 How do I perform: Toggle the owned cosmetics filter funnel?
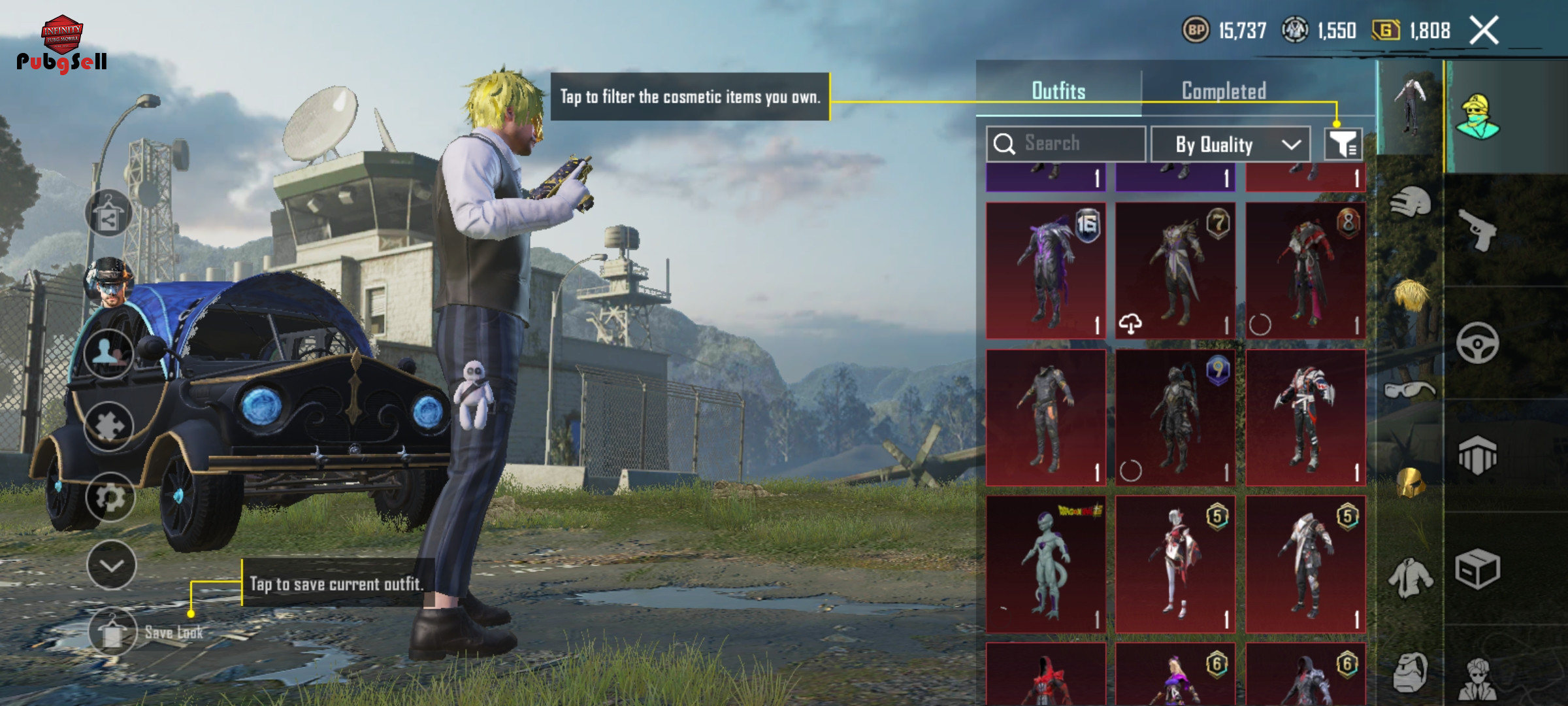pyautogui.click(x=1343, y=144)
